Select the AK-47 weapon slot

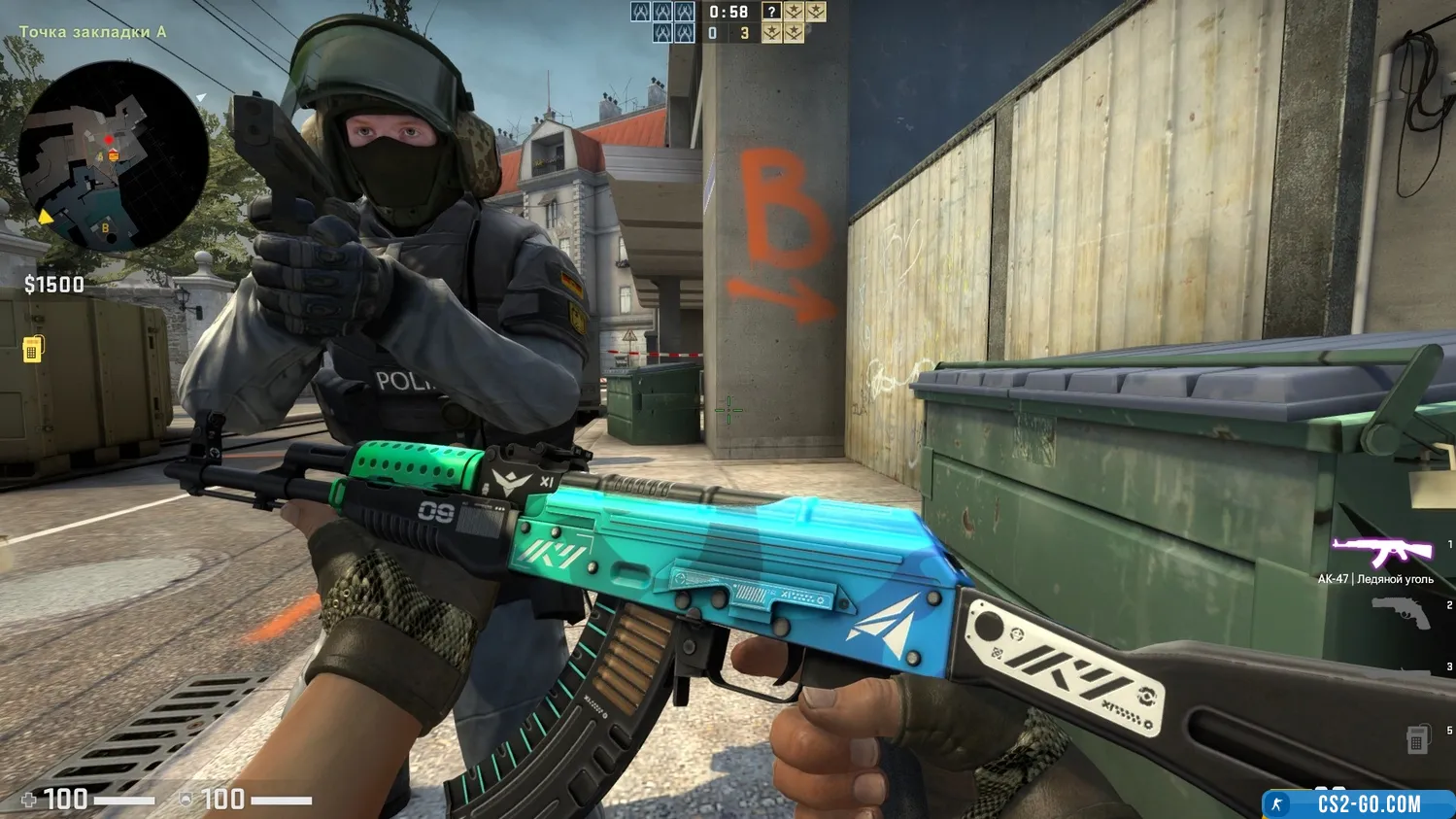point(1383,553)
